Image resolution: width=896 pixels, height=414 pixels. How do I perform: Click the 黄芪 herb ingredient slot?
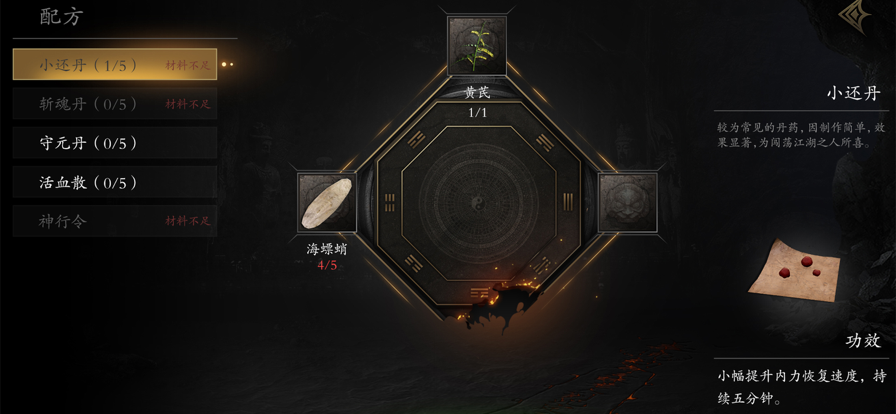click(477, 47)
